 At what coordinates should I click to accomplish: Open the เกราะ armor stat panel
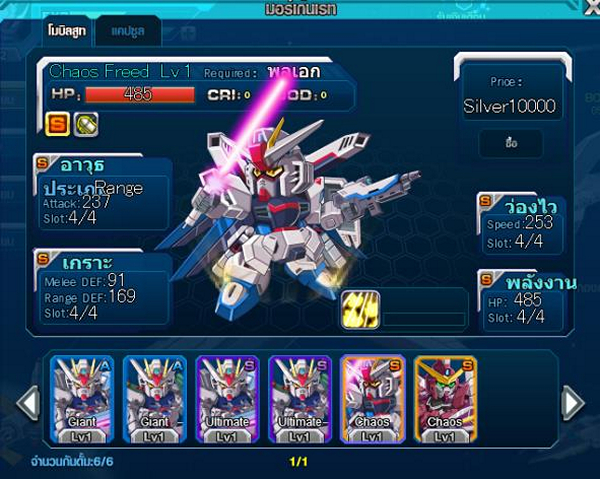coord(100,284)
